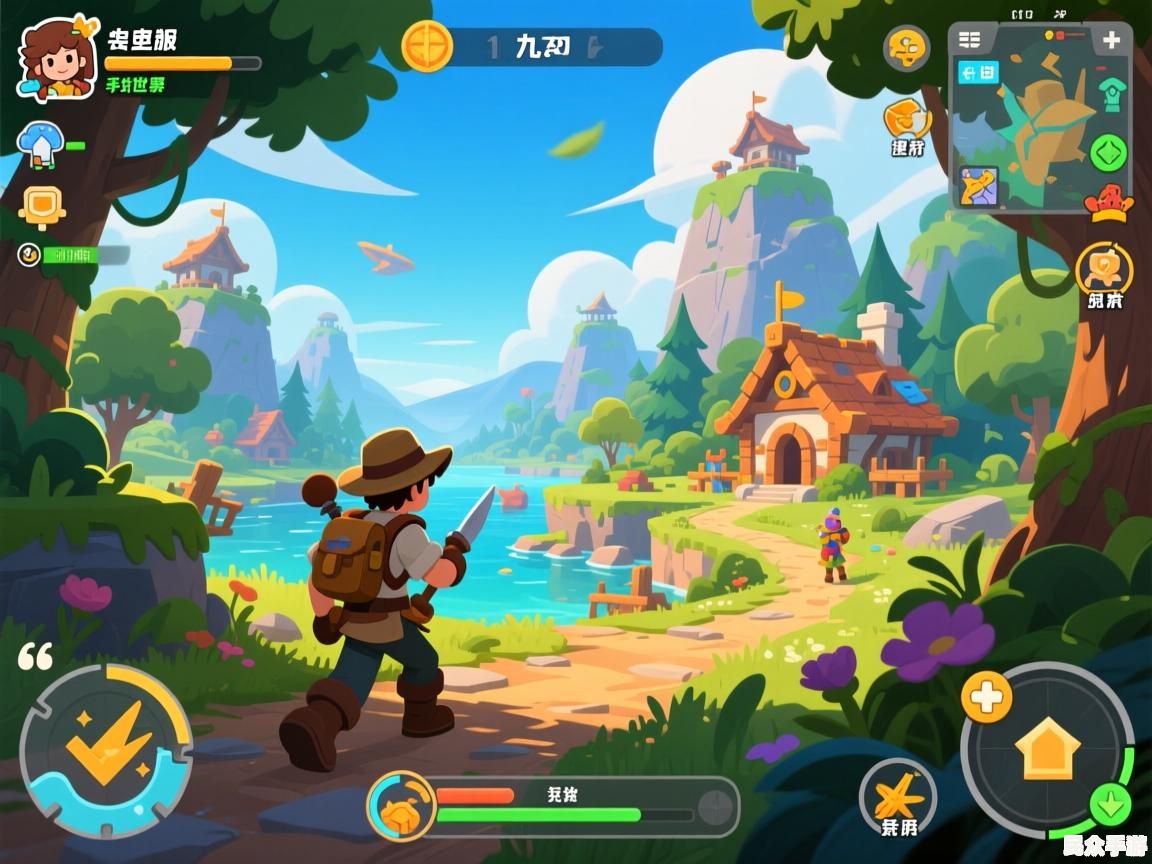Open the map thumbnail in the minimap corner
Viewport: 1152px width, 864px height.
coord(979,187)
